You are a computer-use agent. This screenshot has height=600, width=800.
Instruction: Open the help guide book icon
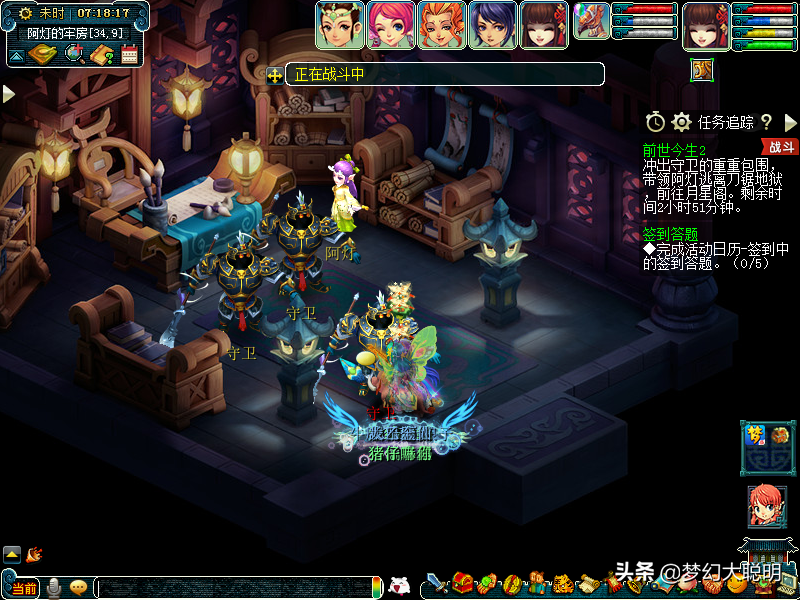coord(101,54)
